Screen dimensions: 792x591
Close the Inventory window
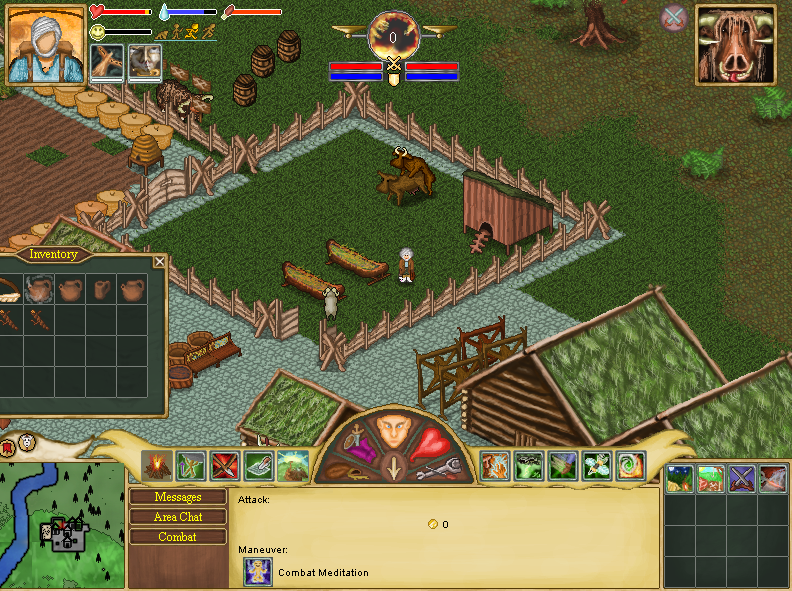159,262
